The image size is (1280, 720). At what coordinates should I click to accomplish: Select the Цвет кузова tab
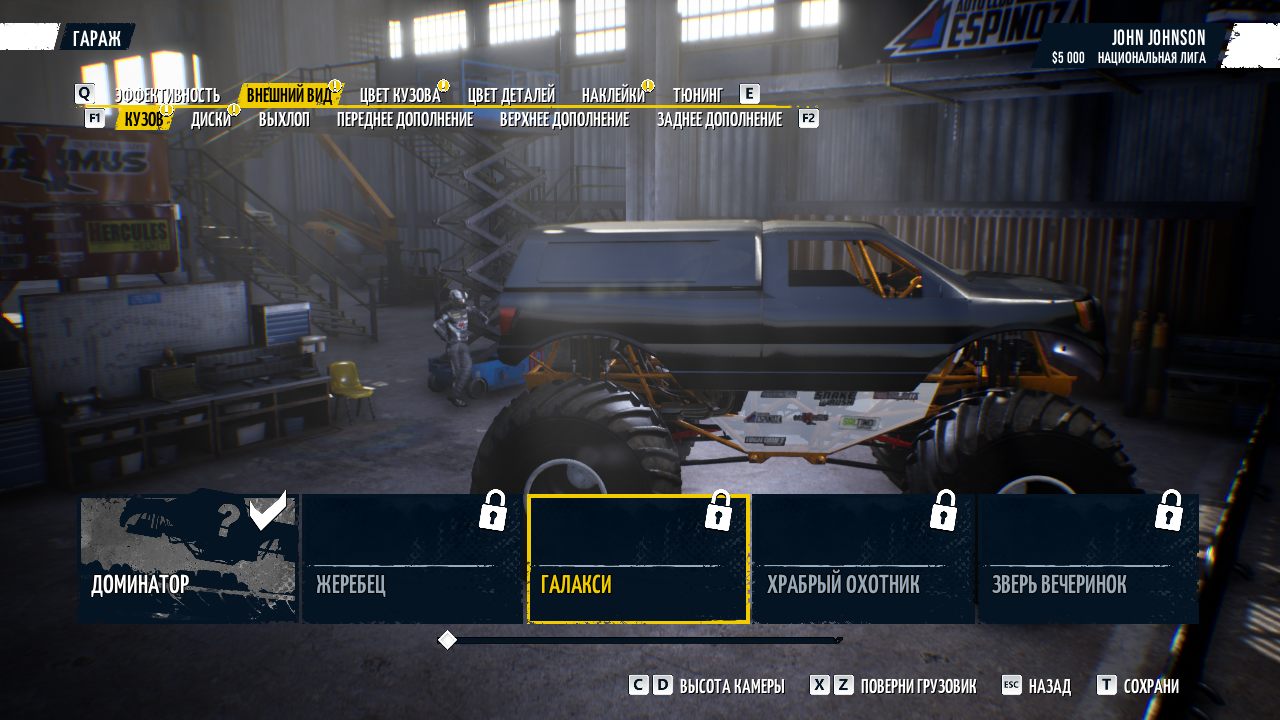(400, 95)
